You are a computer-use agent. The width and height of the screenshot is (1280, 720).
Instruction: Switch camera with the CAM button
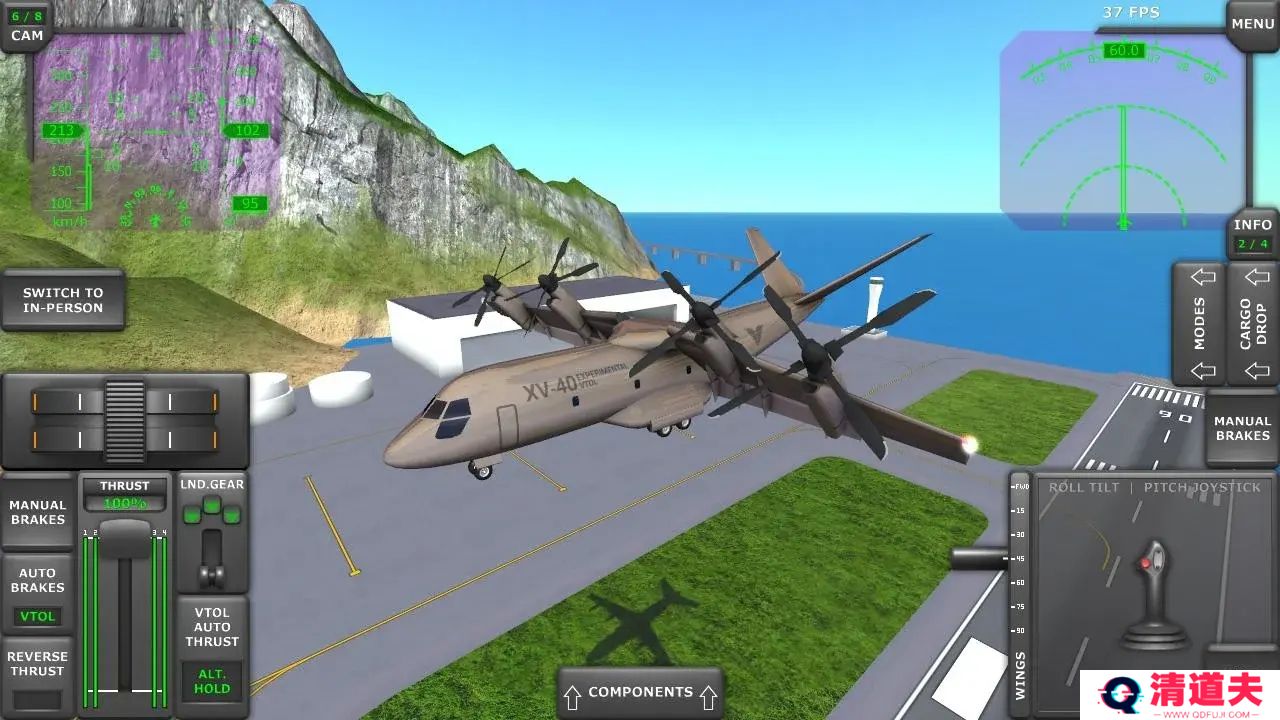point(27,27)
